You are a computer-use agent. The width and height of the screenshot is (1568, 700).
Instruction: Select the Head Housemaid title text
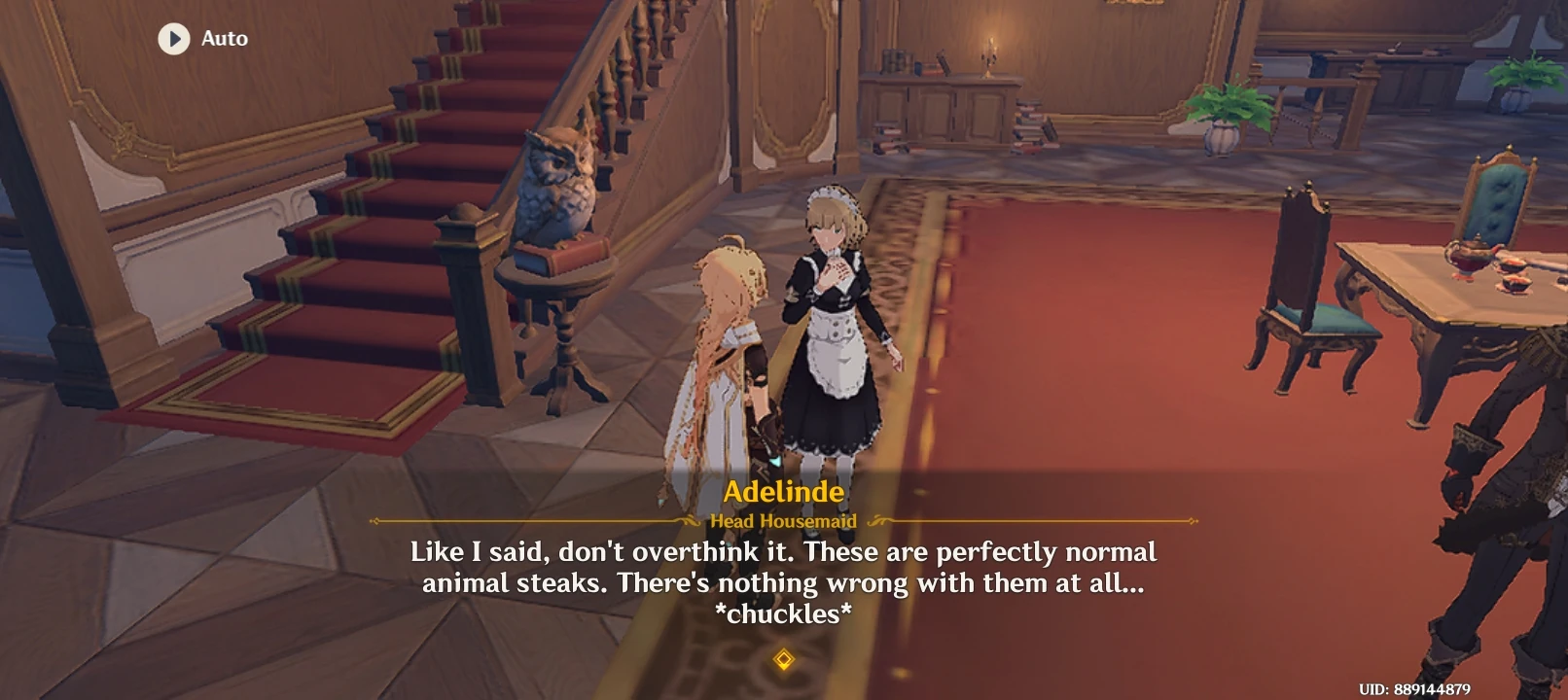(784, 521)
